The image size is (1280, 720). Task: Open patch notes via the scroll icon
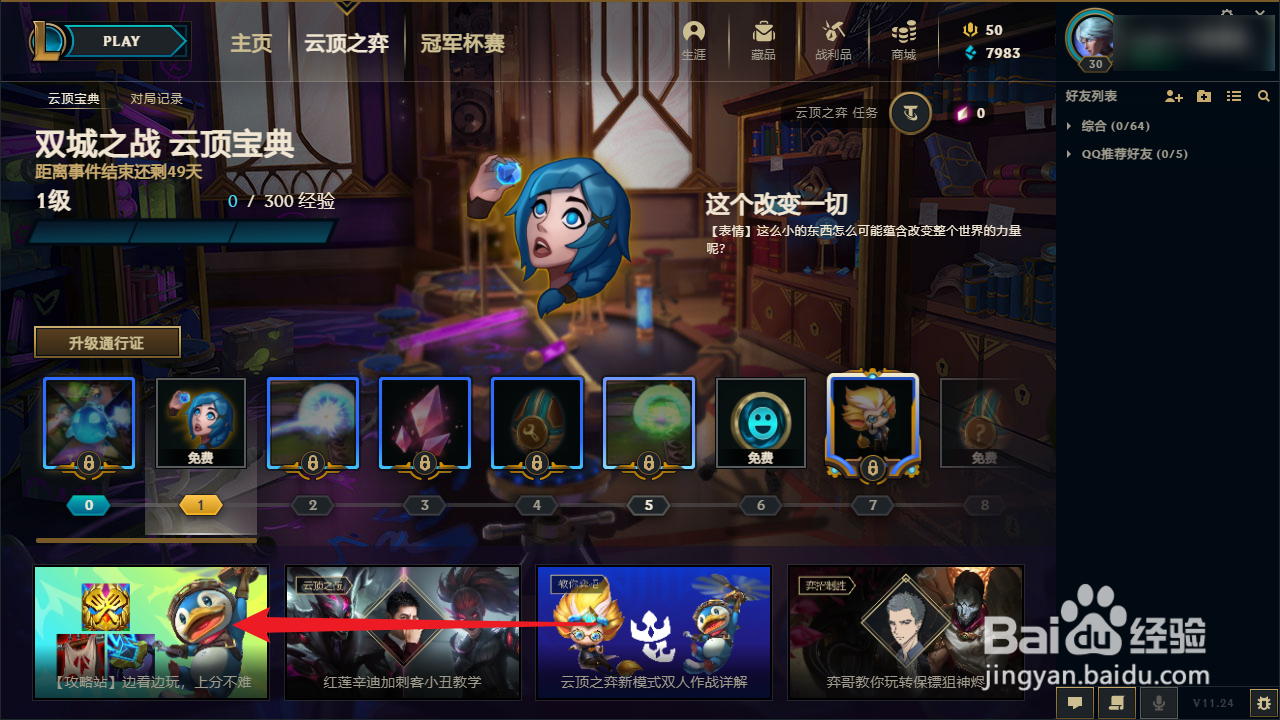click(x=1115, y=703)
